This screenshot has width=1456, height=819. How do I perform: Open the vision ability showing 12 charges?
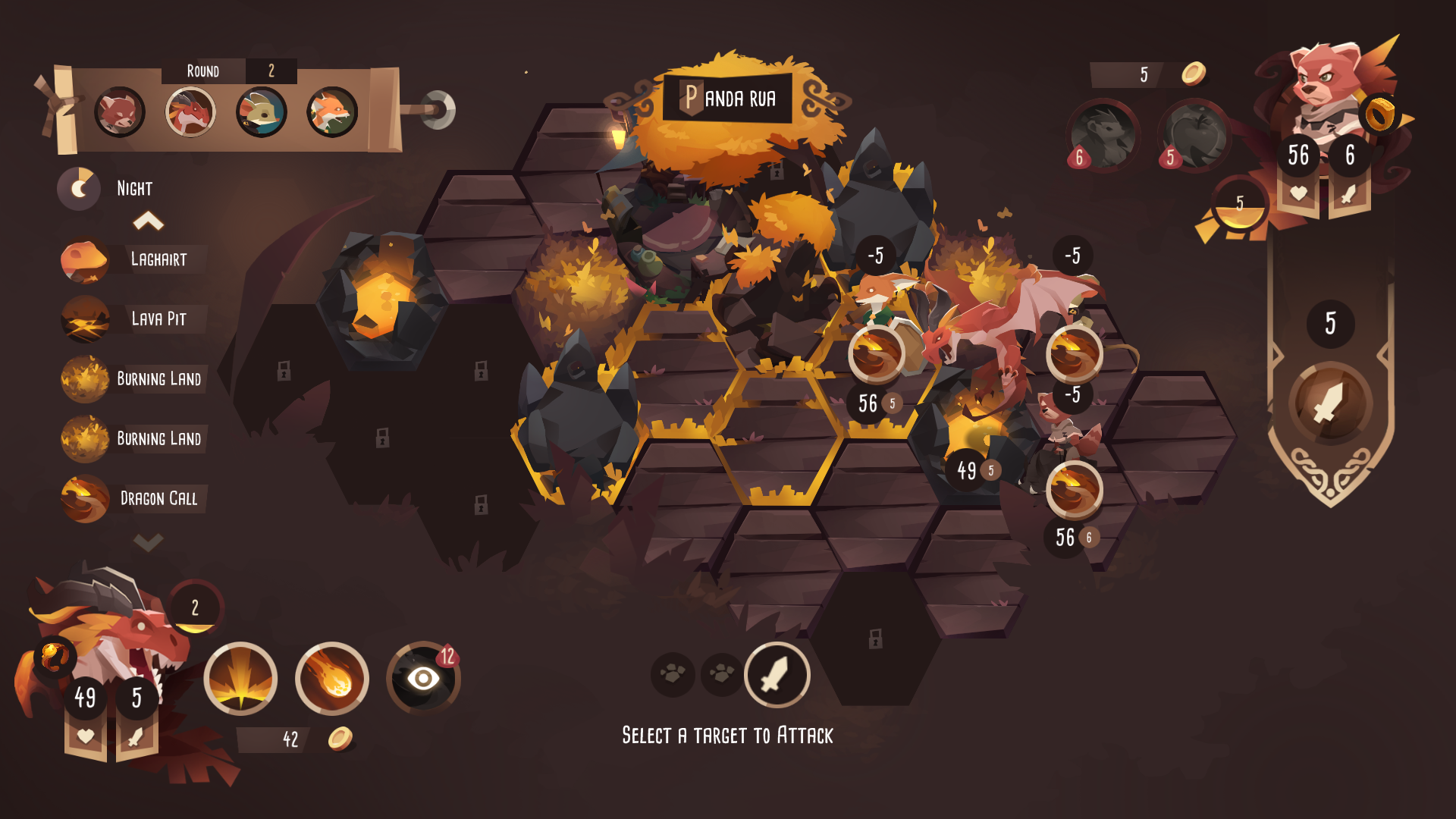(x=423, y=679)
